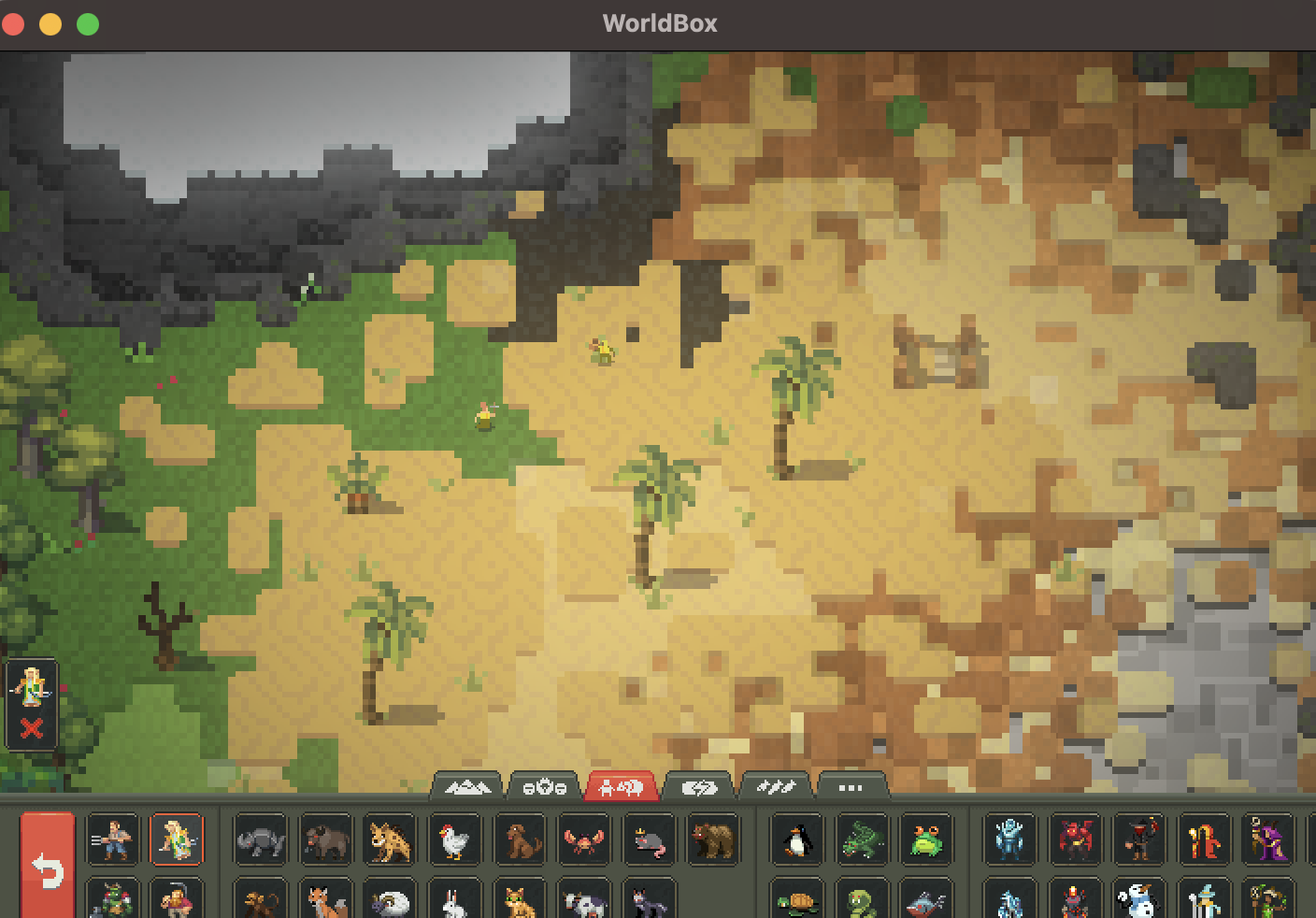Expand the extra tools with the ellipsis tab

pyautogui.click(x=850, y=788)
